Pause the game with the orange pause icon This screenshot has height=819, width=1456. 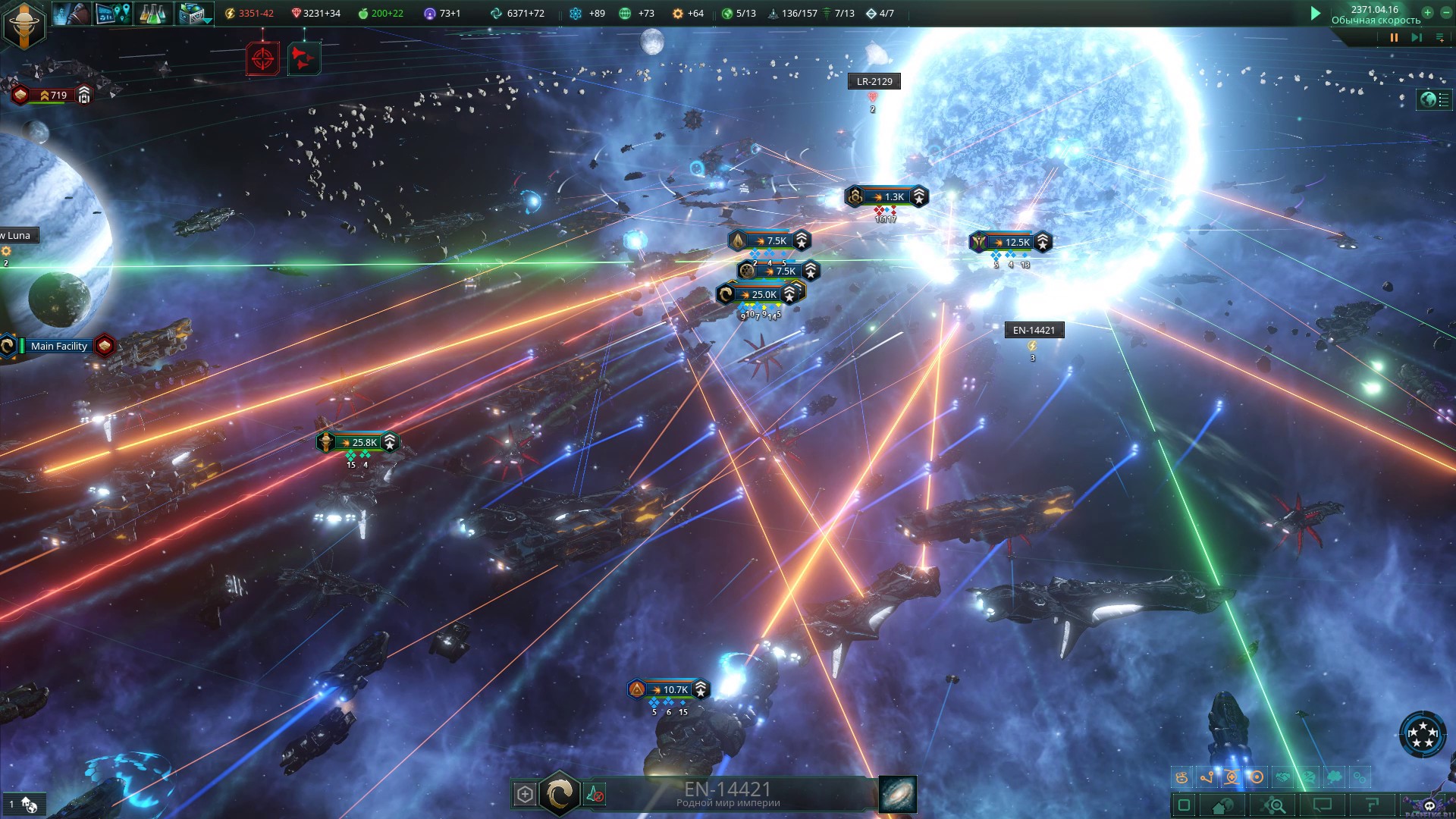point(1394,37)
